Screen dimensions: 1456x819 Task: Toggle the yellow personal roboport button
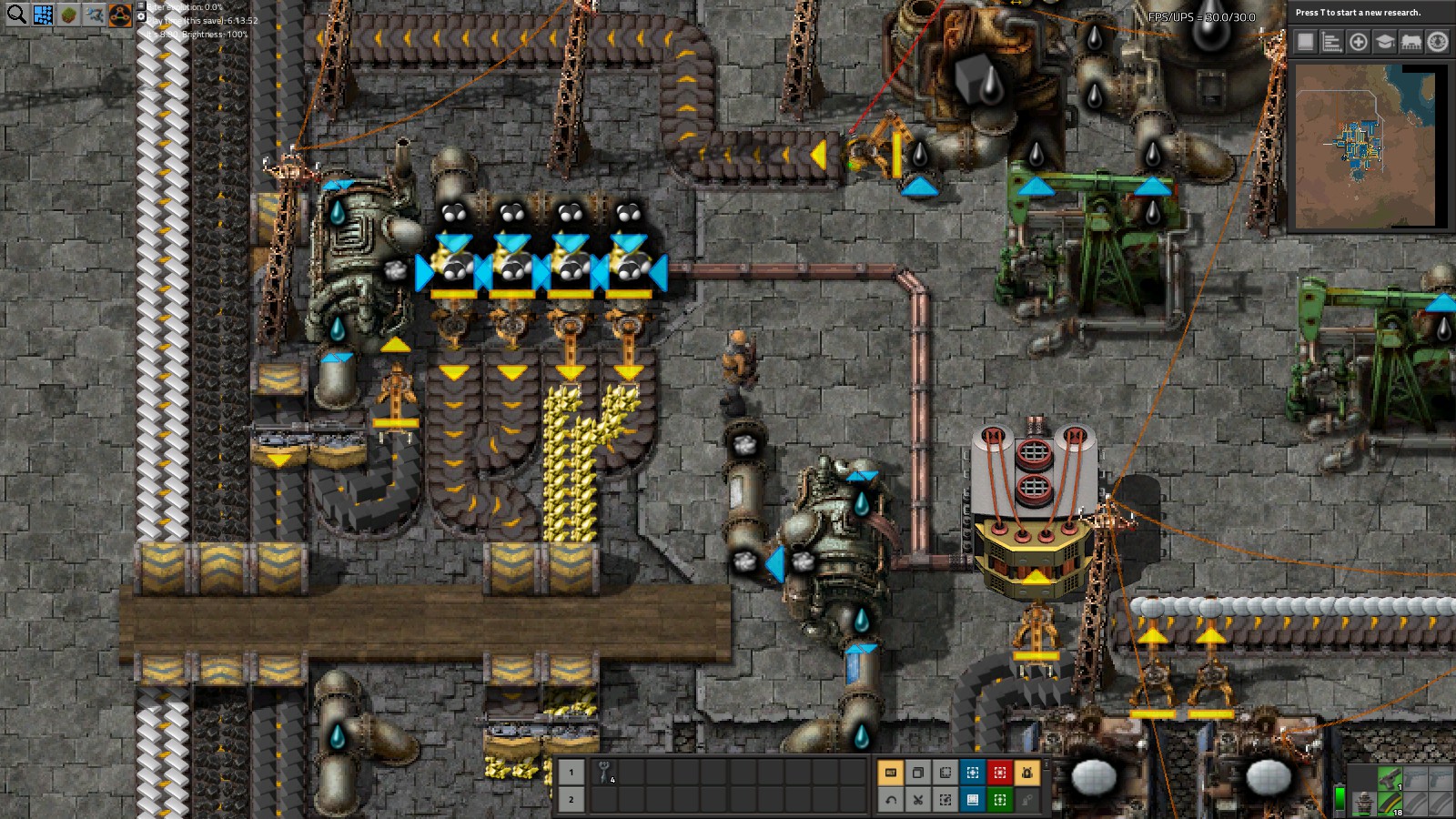1026,773
